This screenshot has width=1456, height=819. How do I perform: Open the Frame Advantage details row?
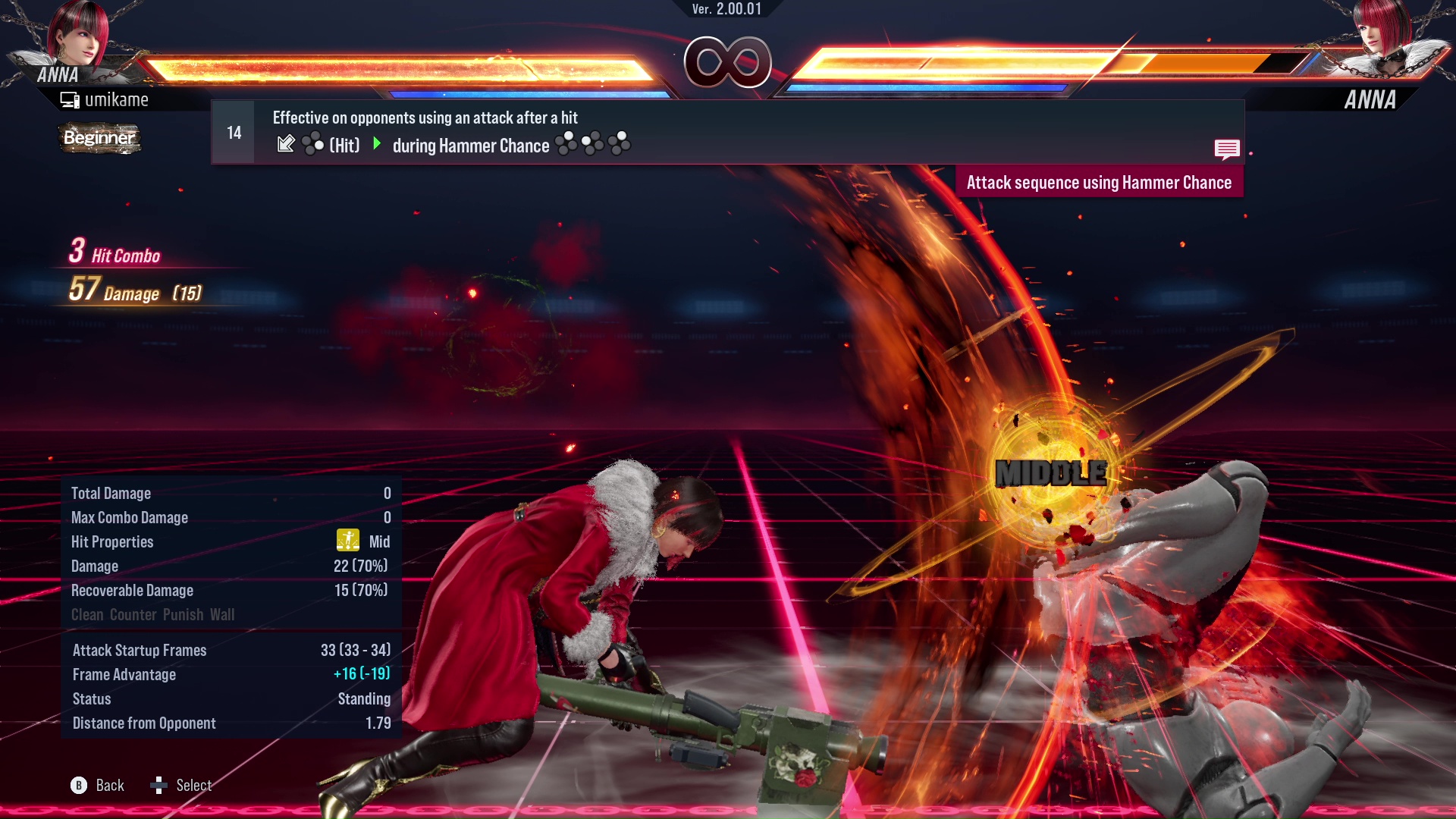coord(124,674)
